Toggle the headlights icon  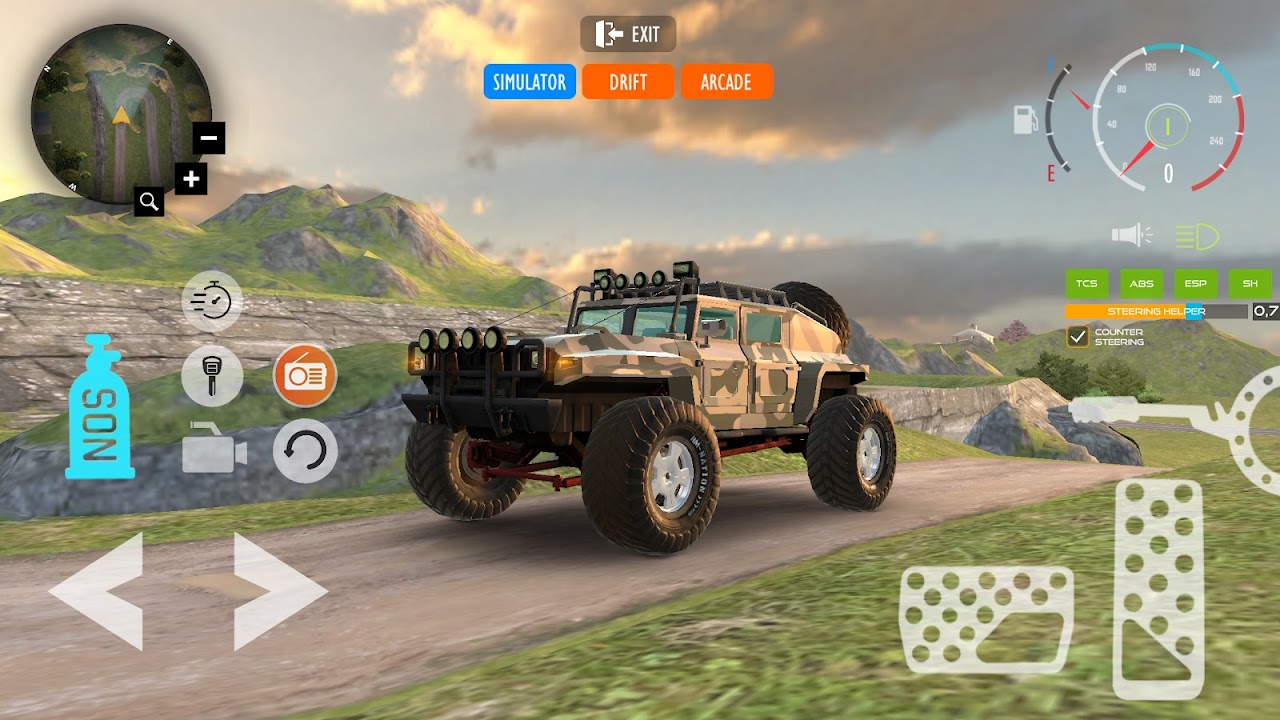(x=1196, y=236)
